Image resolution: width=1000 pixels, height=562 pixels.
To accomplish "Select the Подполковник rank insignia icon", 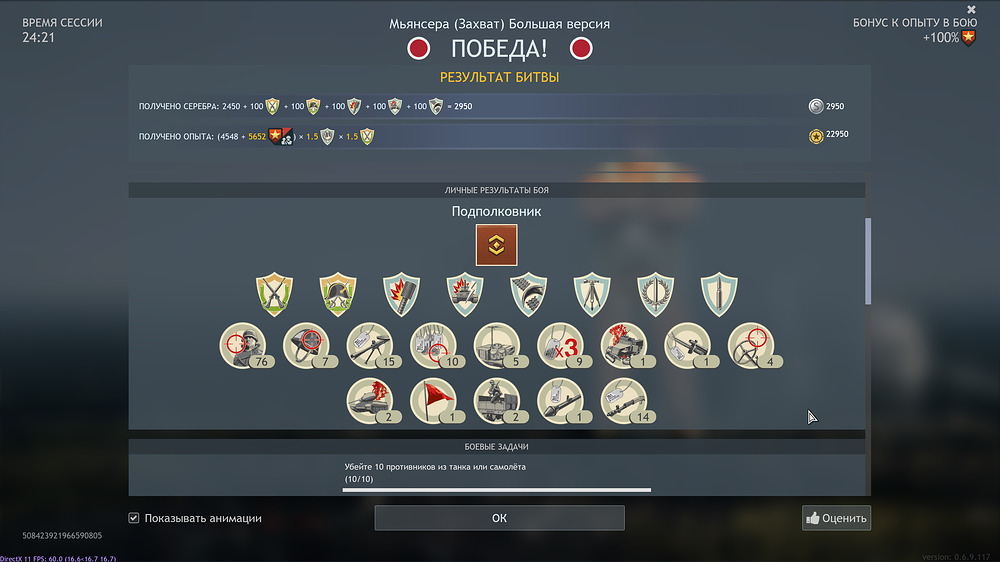I will (x=496, y=245).
